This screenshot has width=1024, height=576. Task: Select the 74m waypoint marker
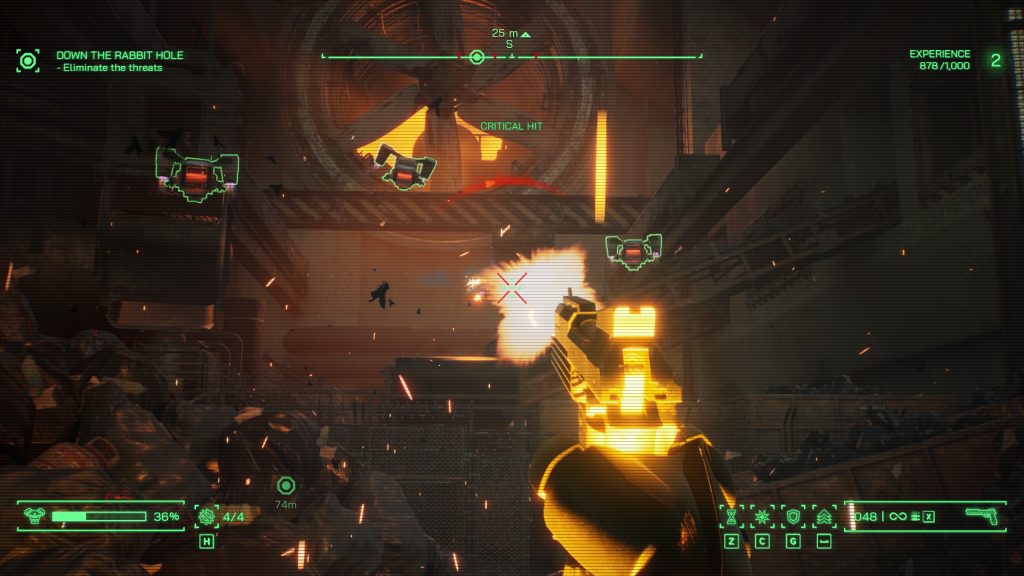(x=286, y=486)
